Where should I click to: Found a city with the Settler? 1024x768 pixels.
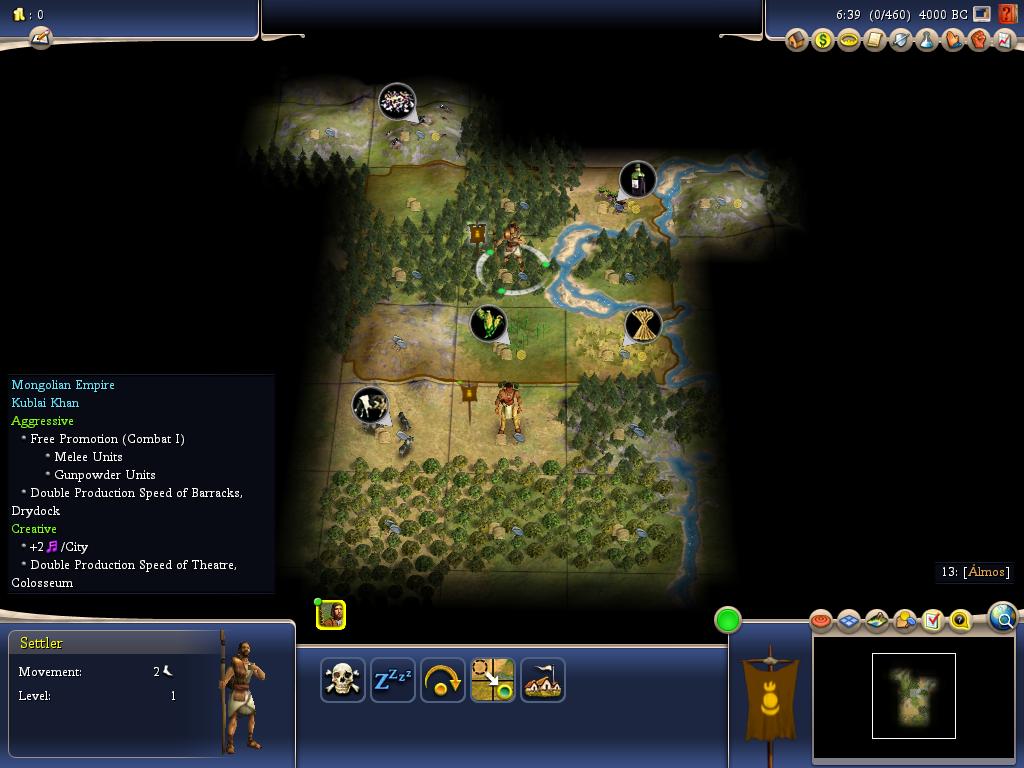tap(543, 680)
